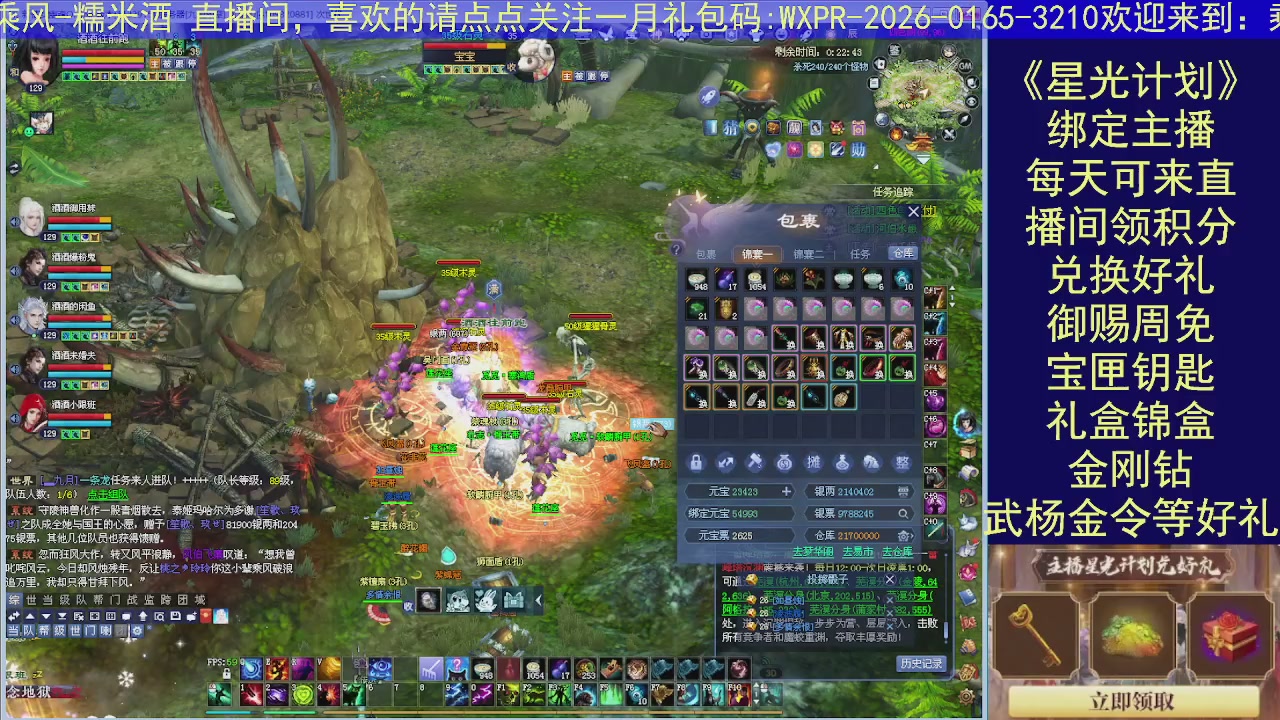The width and height of the screenshot is (1280, 720).
Task: Click the 猜 activity icon near the minimap
Action: click(731, 128)
